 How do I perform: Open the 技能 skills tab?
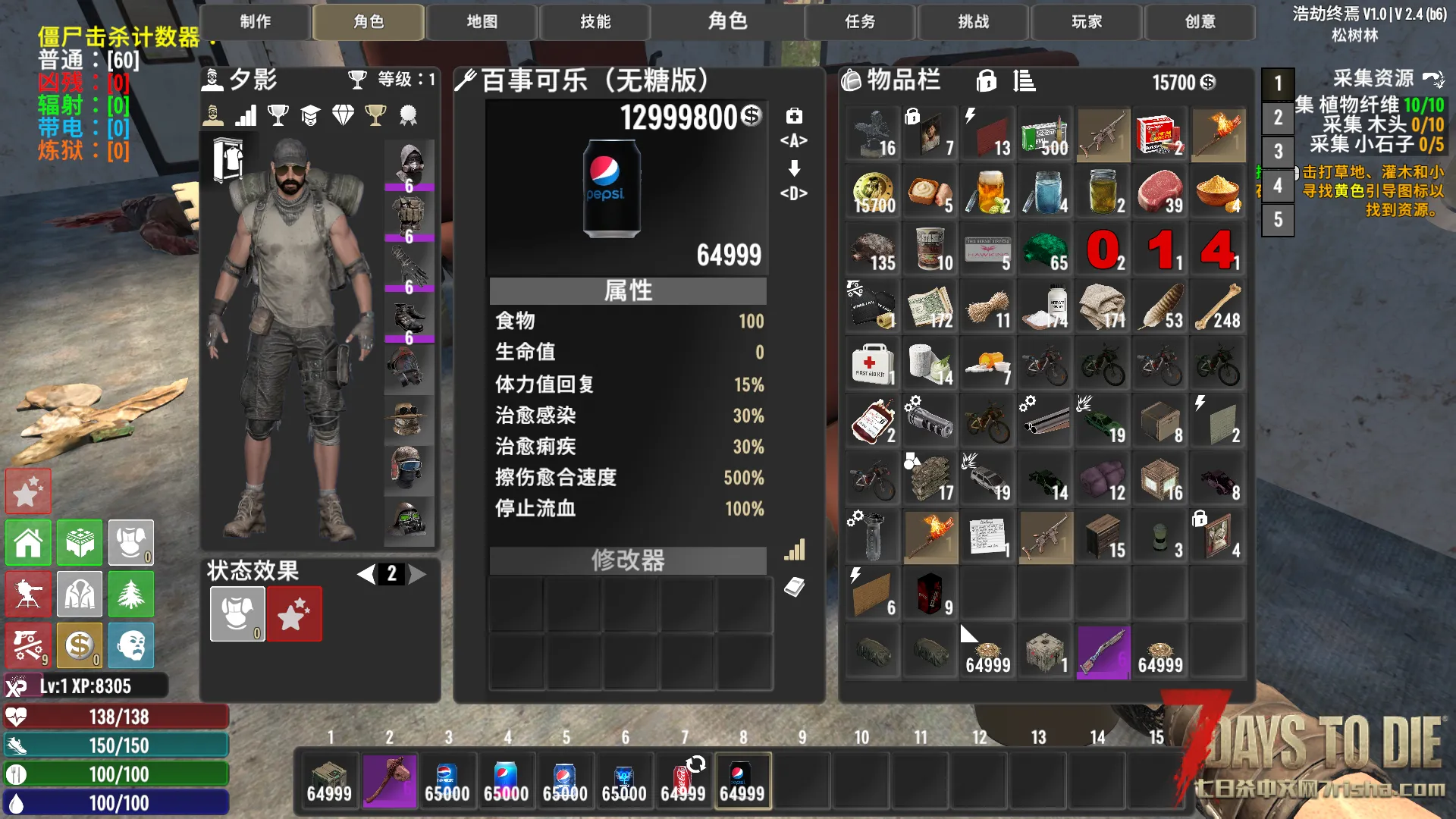[595, 22]
